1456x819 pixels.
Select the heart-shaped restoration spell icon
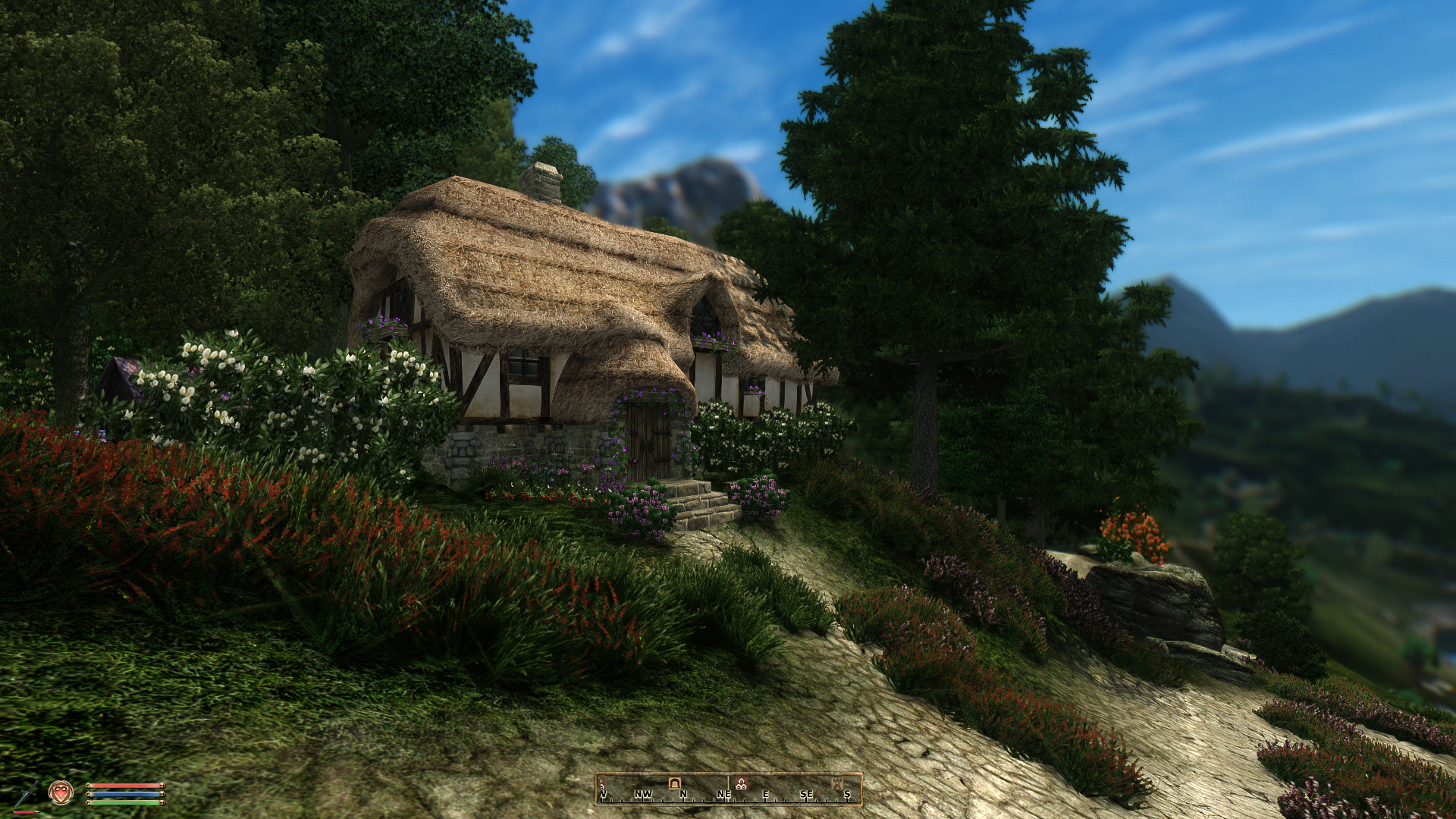(x=61, y=792)
